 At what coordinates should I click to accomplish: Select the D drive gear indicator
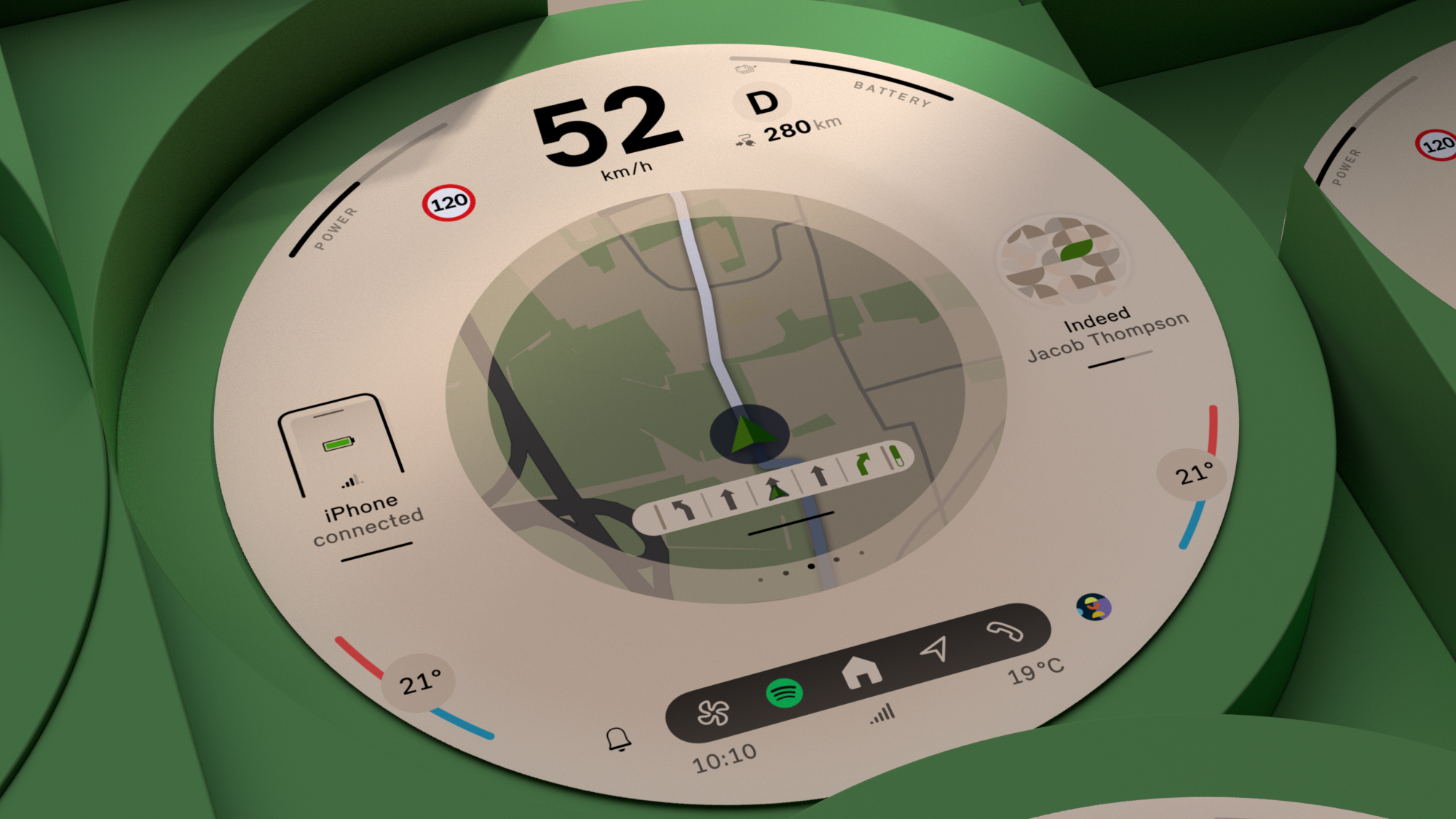point(763,103)
